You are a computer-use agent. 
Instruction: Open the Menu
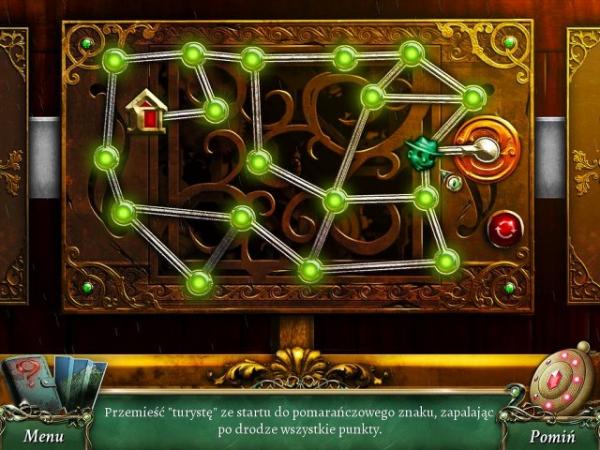tap(44, 436)
